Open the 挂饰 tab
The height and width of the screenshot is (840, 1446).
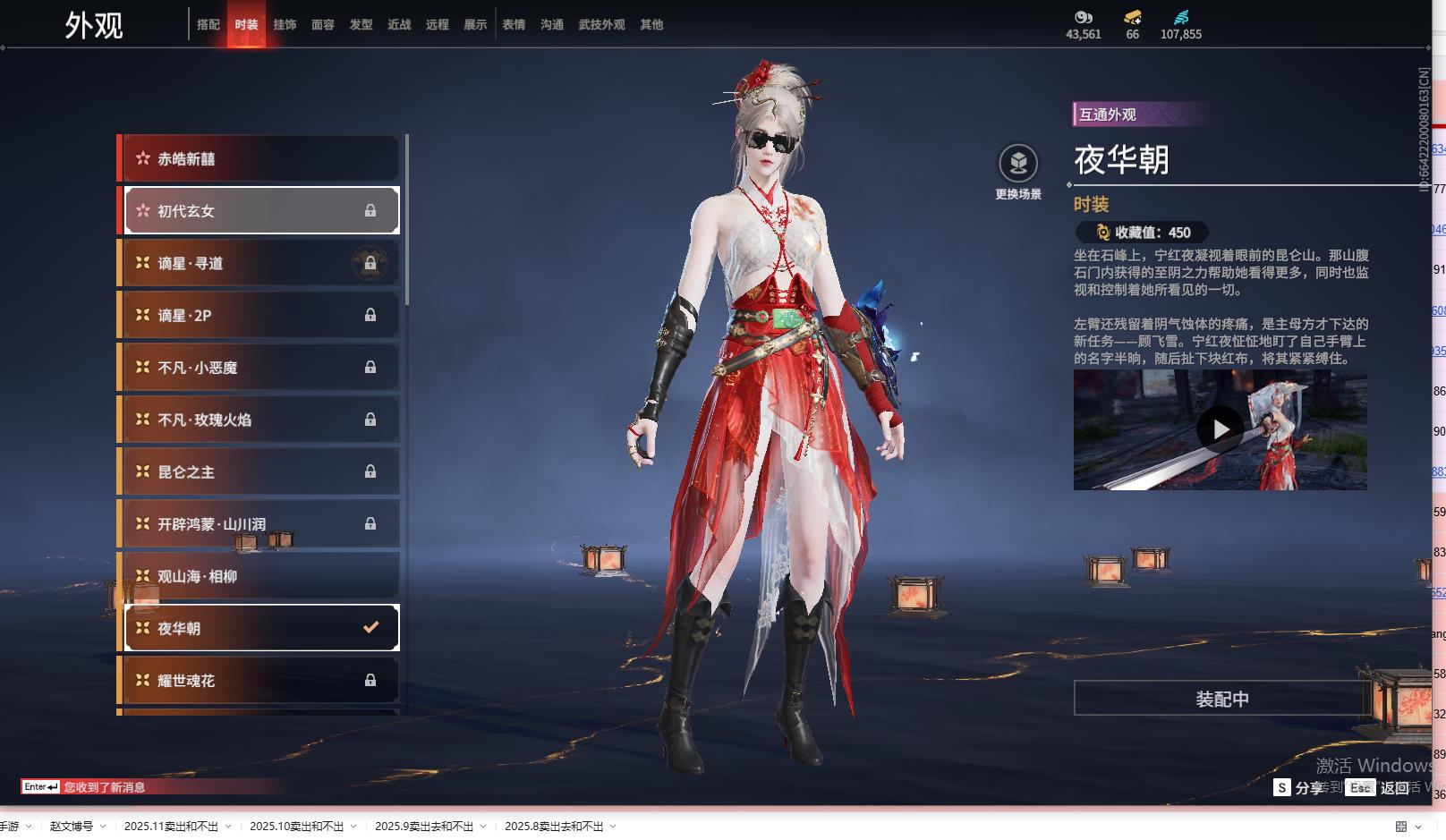tap(285, 25)
